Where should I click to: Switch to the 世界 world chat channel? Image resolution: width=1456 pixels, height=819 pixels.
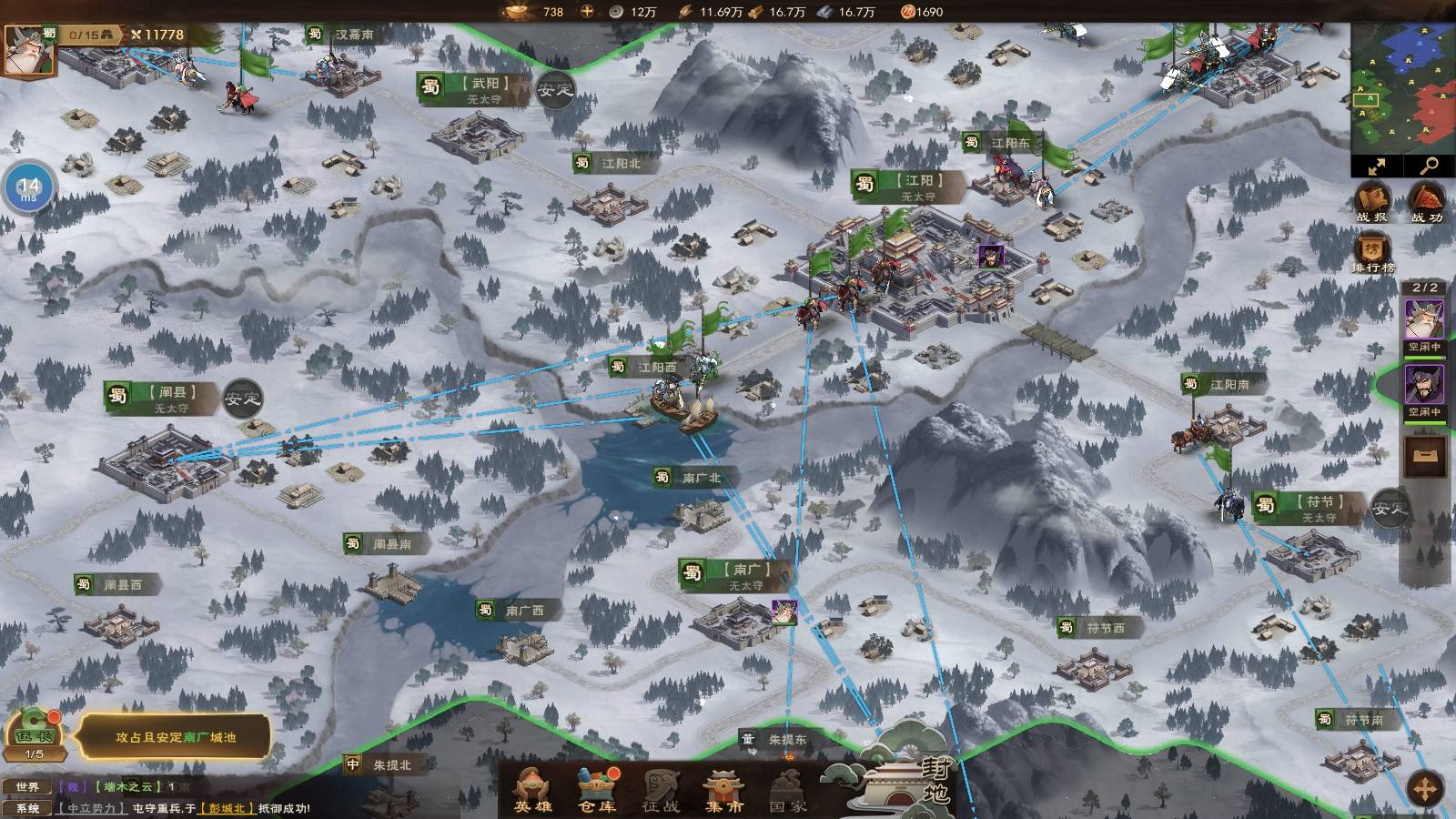[27, 786]
